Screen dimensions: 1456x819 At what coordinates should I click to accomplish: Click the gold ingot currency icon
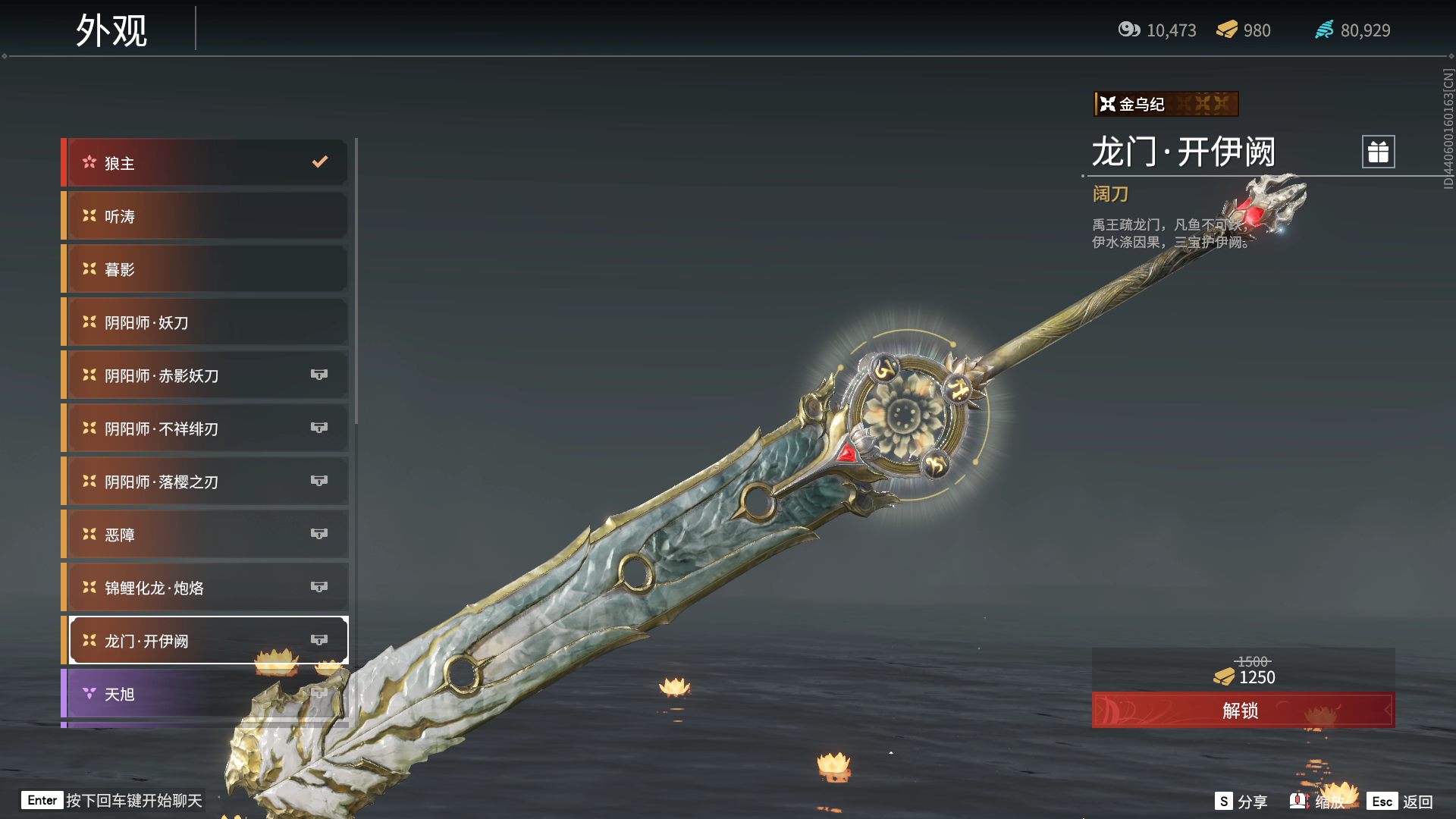tap(1227, 30)
